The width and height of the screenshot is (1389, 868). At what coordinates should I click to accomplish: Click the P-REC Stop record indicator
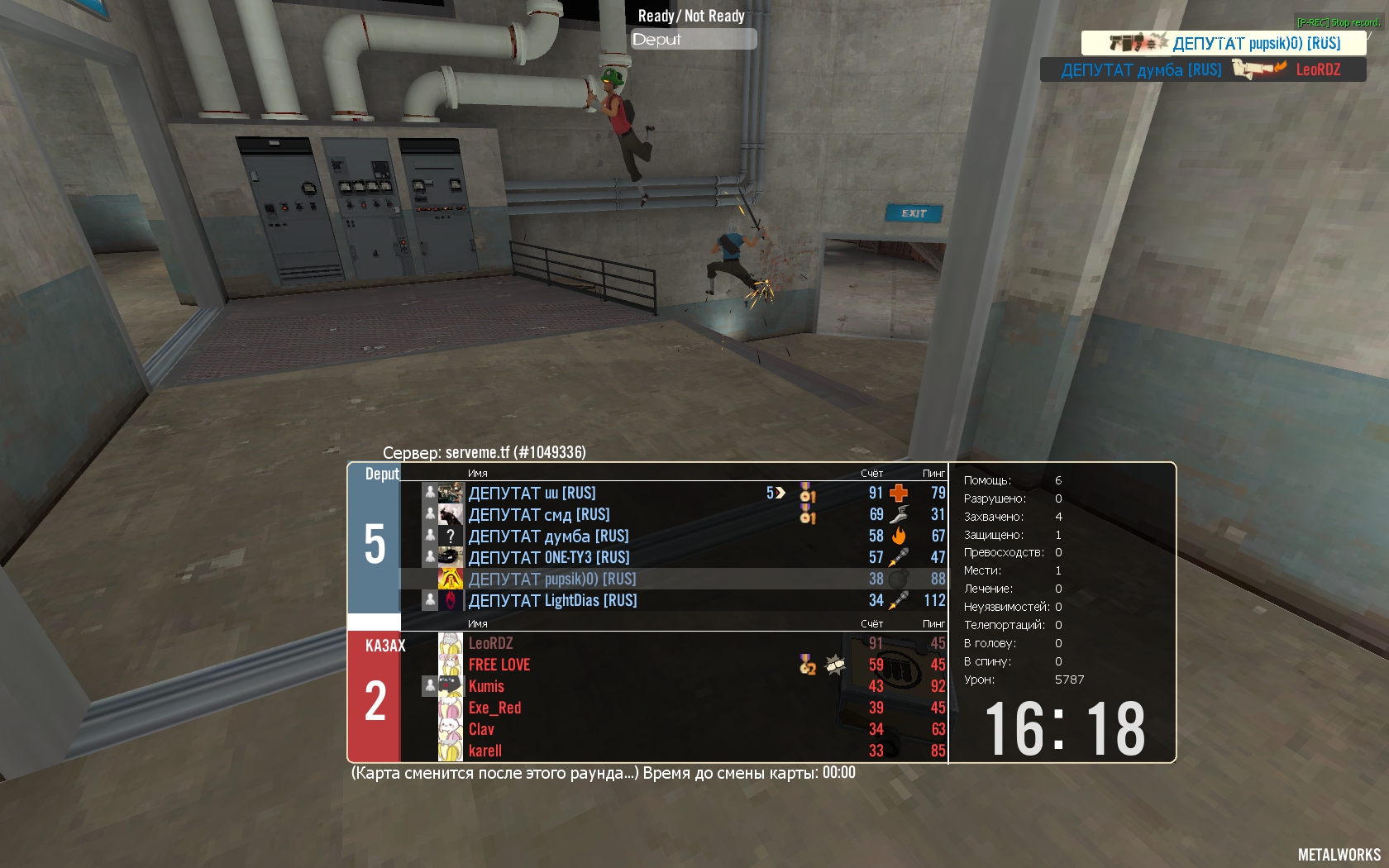tap(1338, 22)
